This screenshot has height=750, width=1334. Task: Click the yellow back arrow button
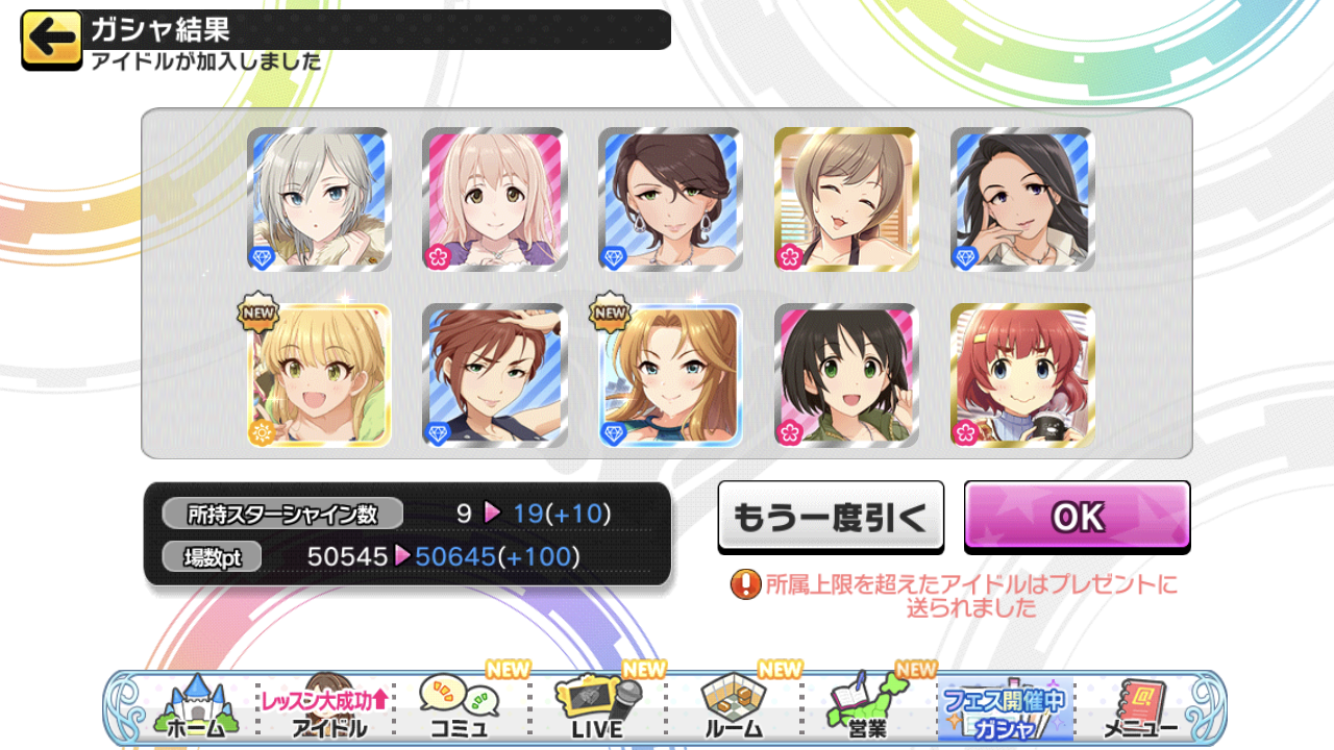[51, 40]
